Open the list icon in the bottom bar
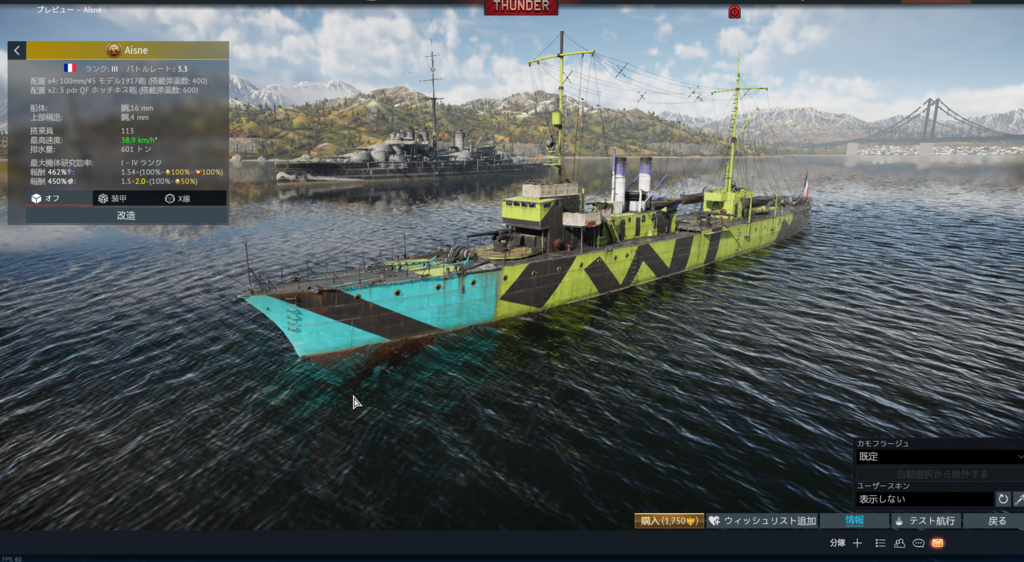 pos(880,543)
